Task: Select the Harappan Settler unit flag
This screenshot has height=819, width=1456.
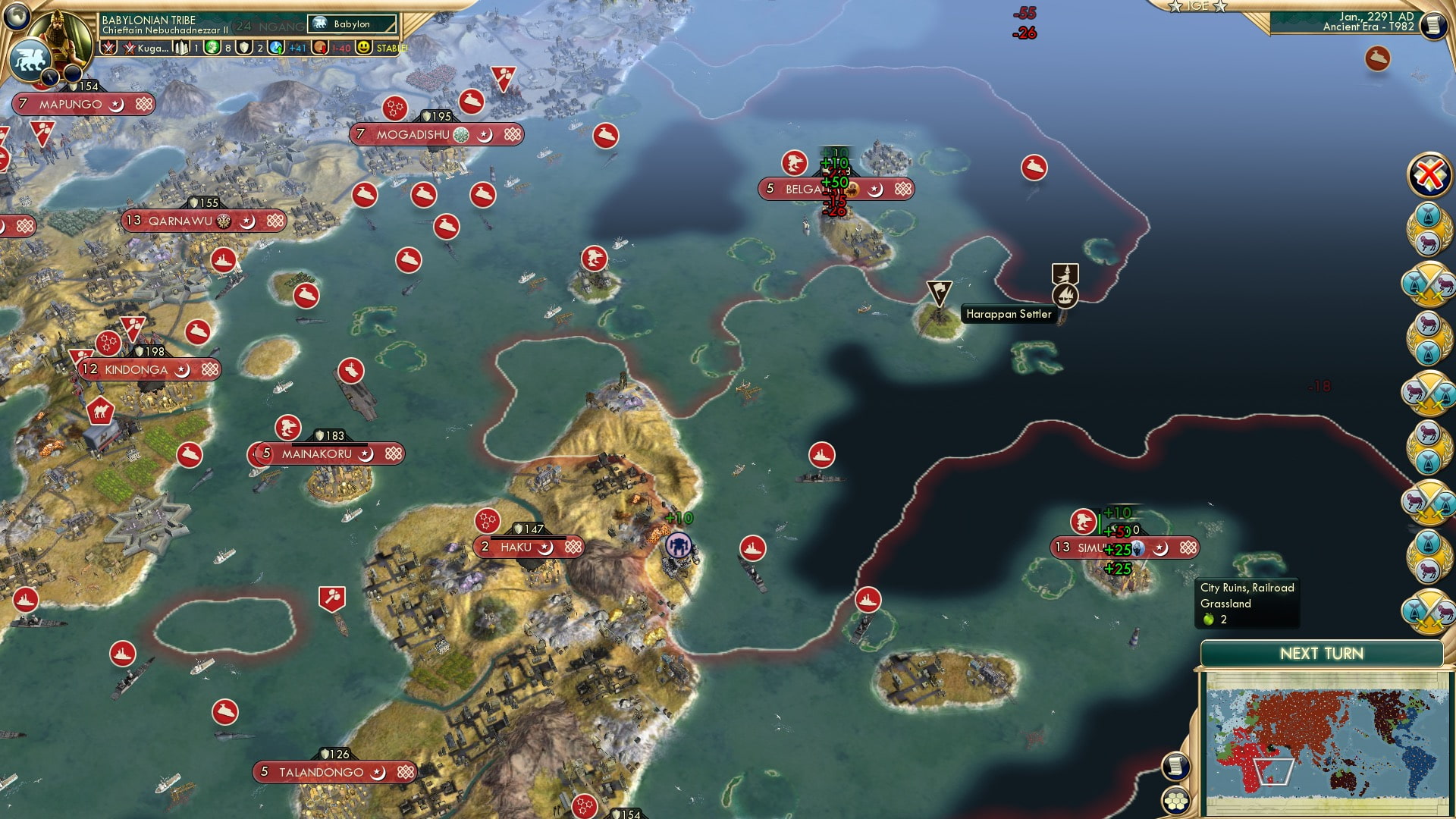Action: (x=939, y=292)
